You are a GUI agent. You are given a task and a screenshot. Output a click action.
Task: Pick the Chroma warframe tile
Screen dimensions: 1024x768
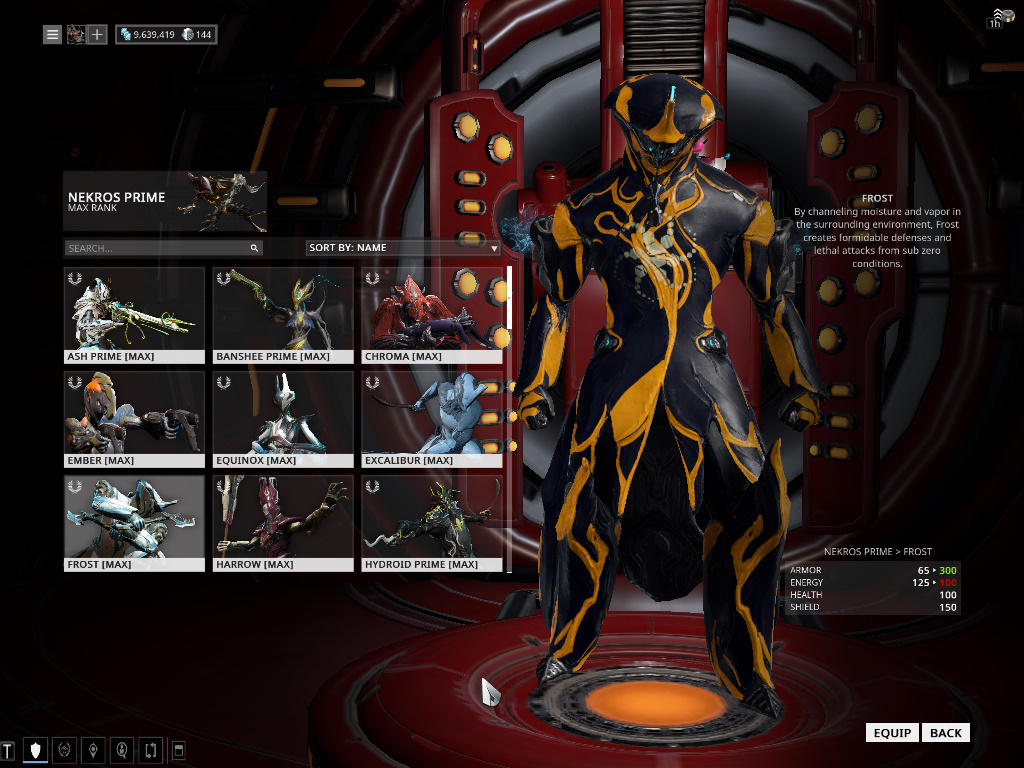pyautogui.click(x=432, y=315)
